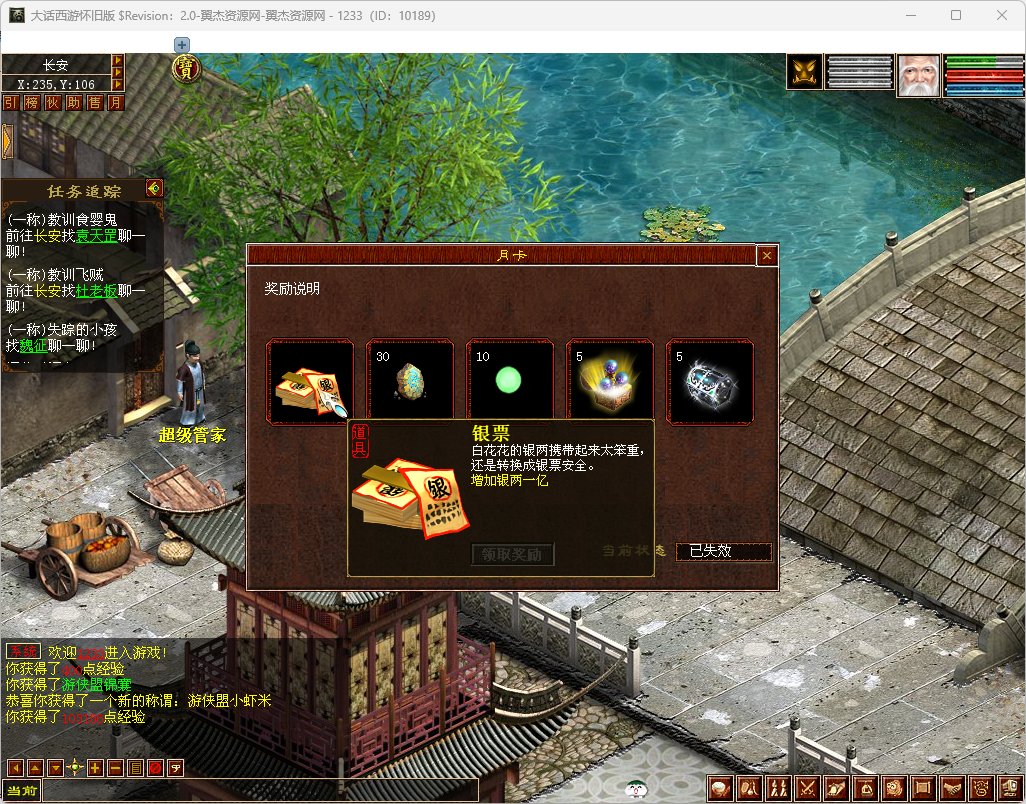Viewport: 1026px width, 804px height.
Task: Maximize the game window
Action: click(x=956, y=15)
